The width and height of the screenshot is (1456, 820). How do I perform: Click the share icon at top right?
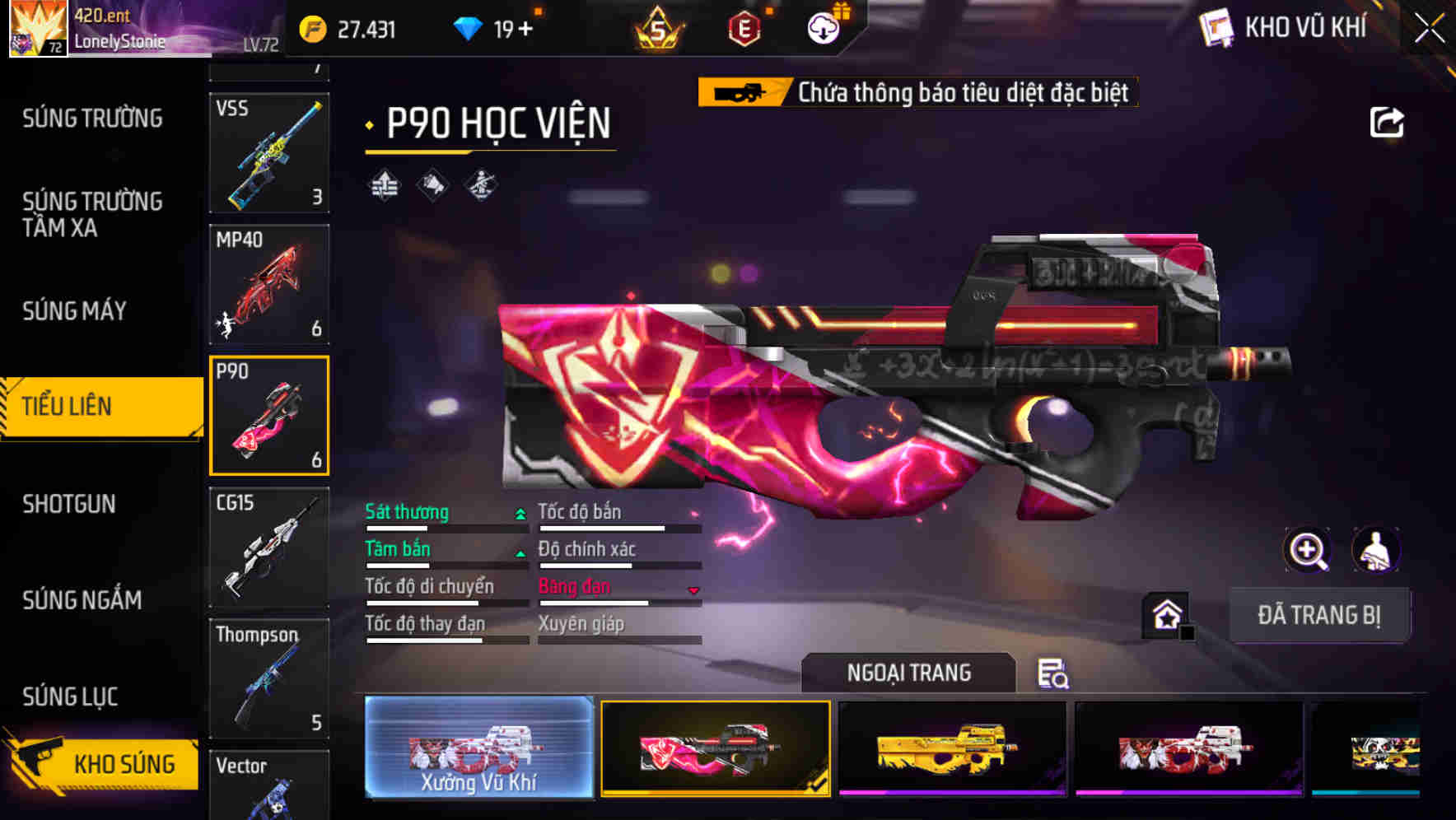pos(1388,122)
